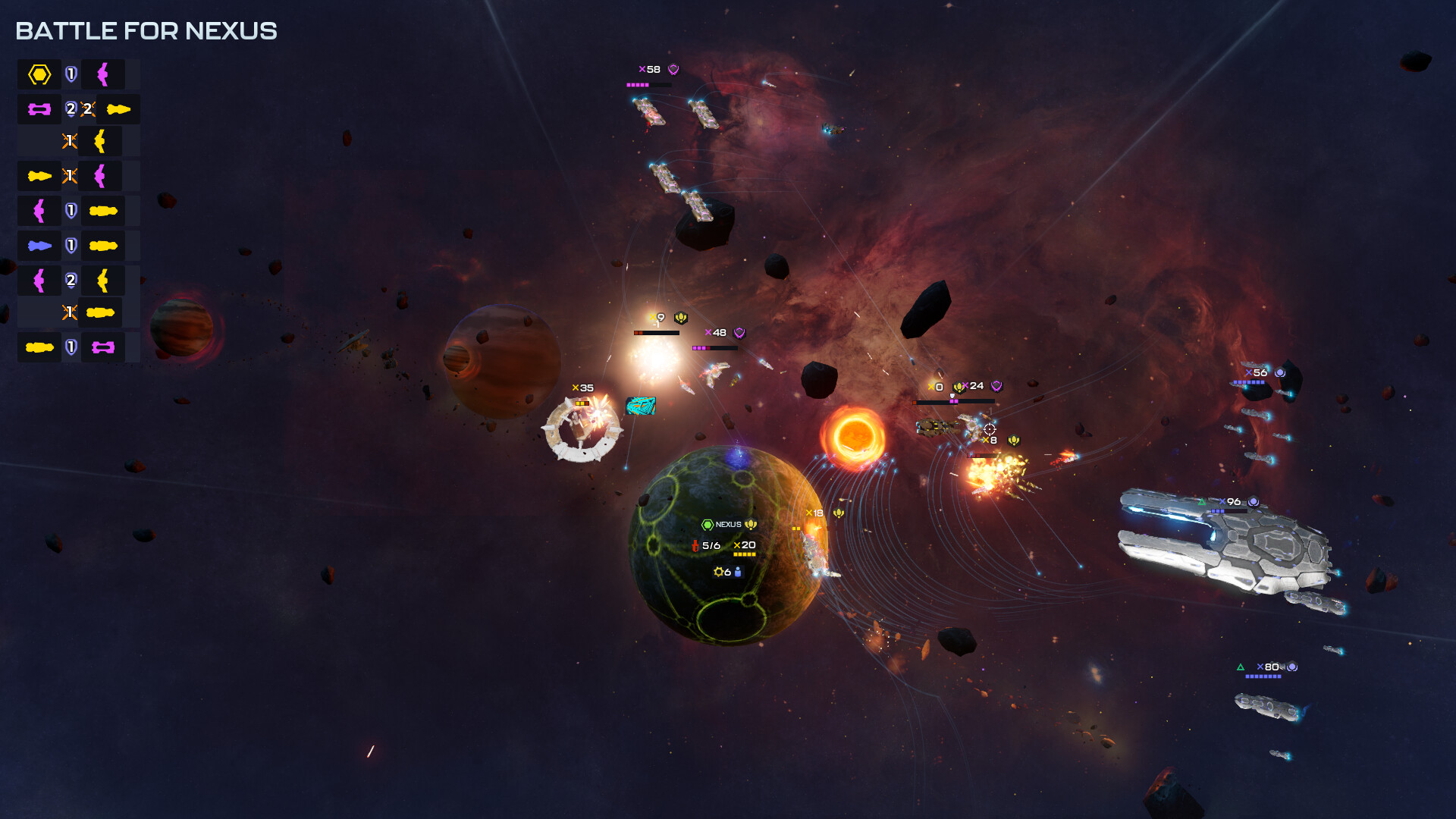Click the trophy badge next to the NEXUS name
Screen dimensions: 1456x819
click(750, 524)
